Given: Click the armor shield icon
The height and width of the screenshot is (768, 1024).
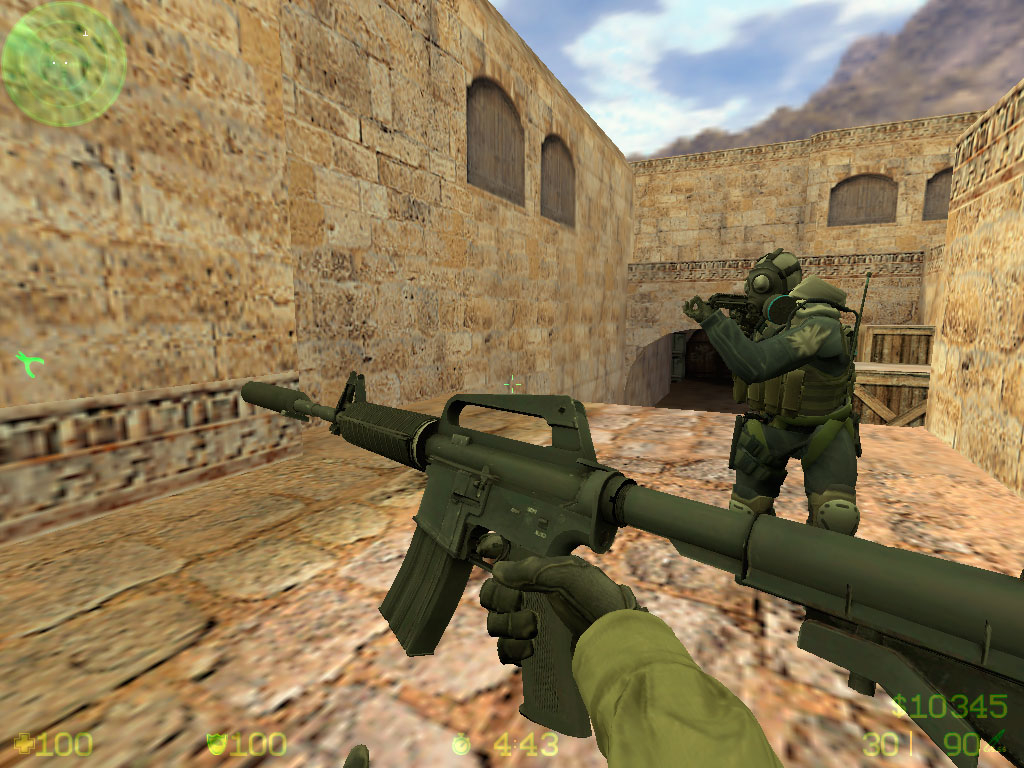Looking at the screenshot, I should pos(214,744).
